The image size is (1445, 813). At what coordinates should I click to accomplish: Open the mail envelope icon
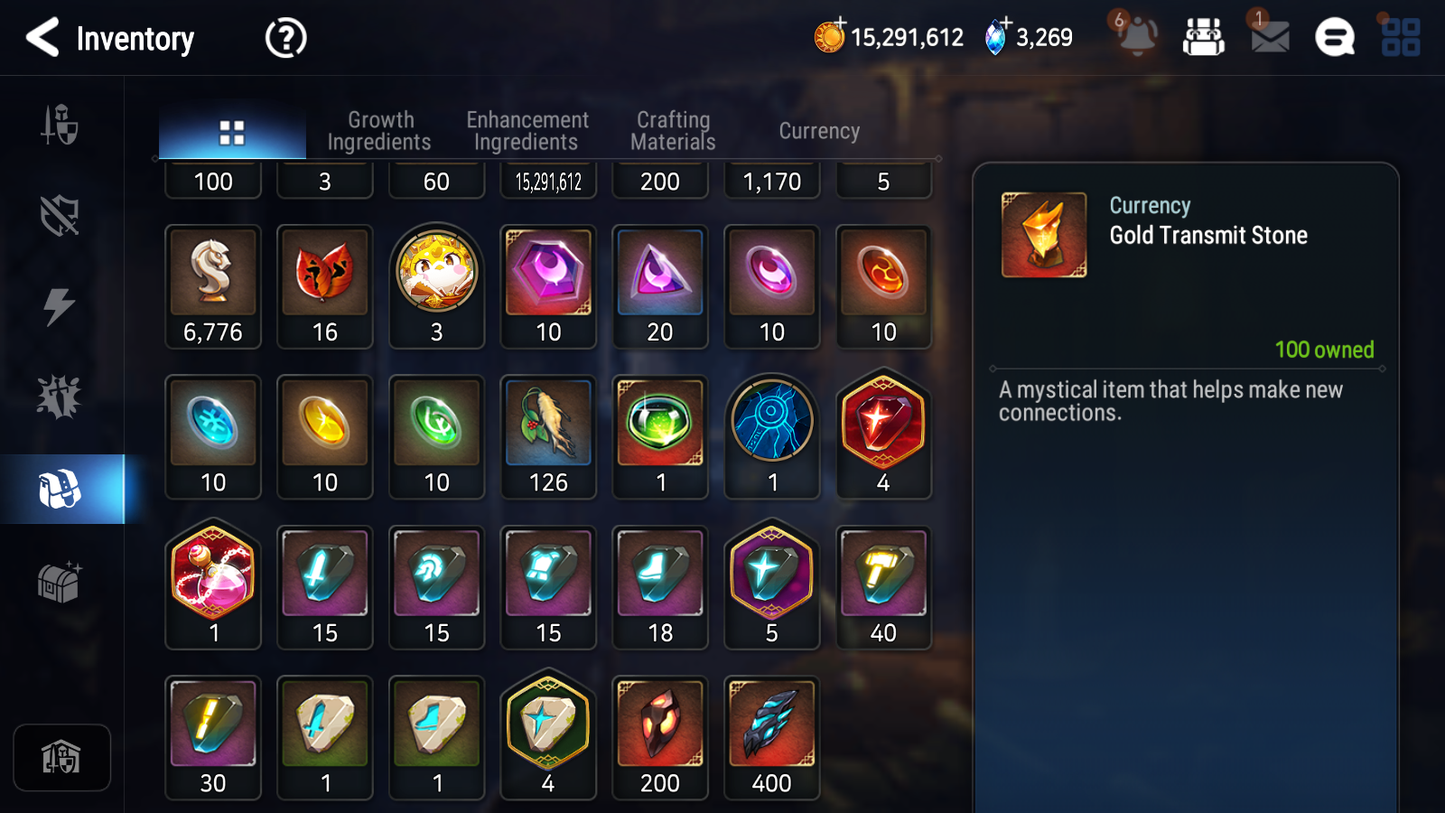coord(1268,38)
